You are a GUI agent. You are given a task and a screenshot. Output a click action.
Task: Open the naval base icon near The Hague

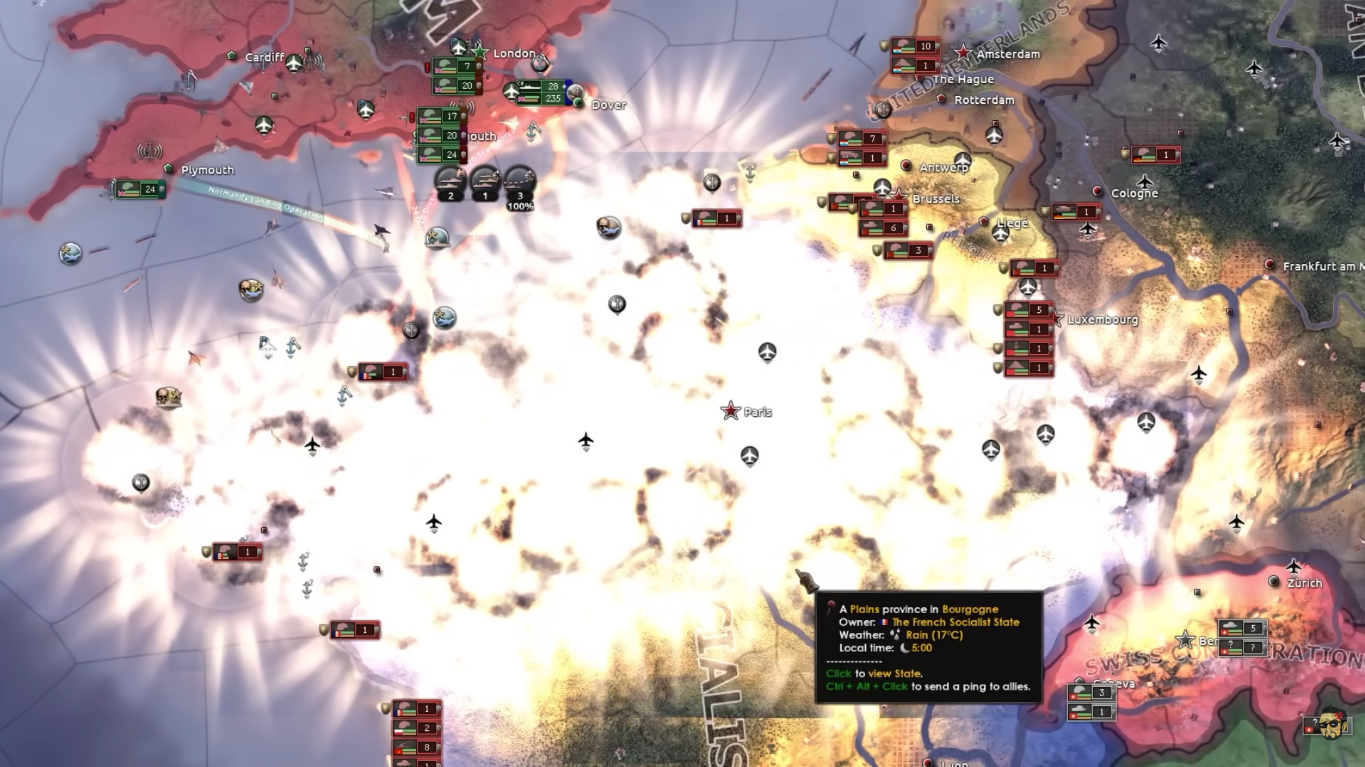click(883, 109)
